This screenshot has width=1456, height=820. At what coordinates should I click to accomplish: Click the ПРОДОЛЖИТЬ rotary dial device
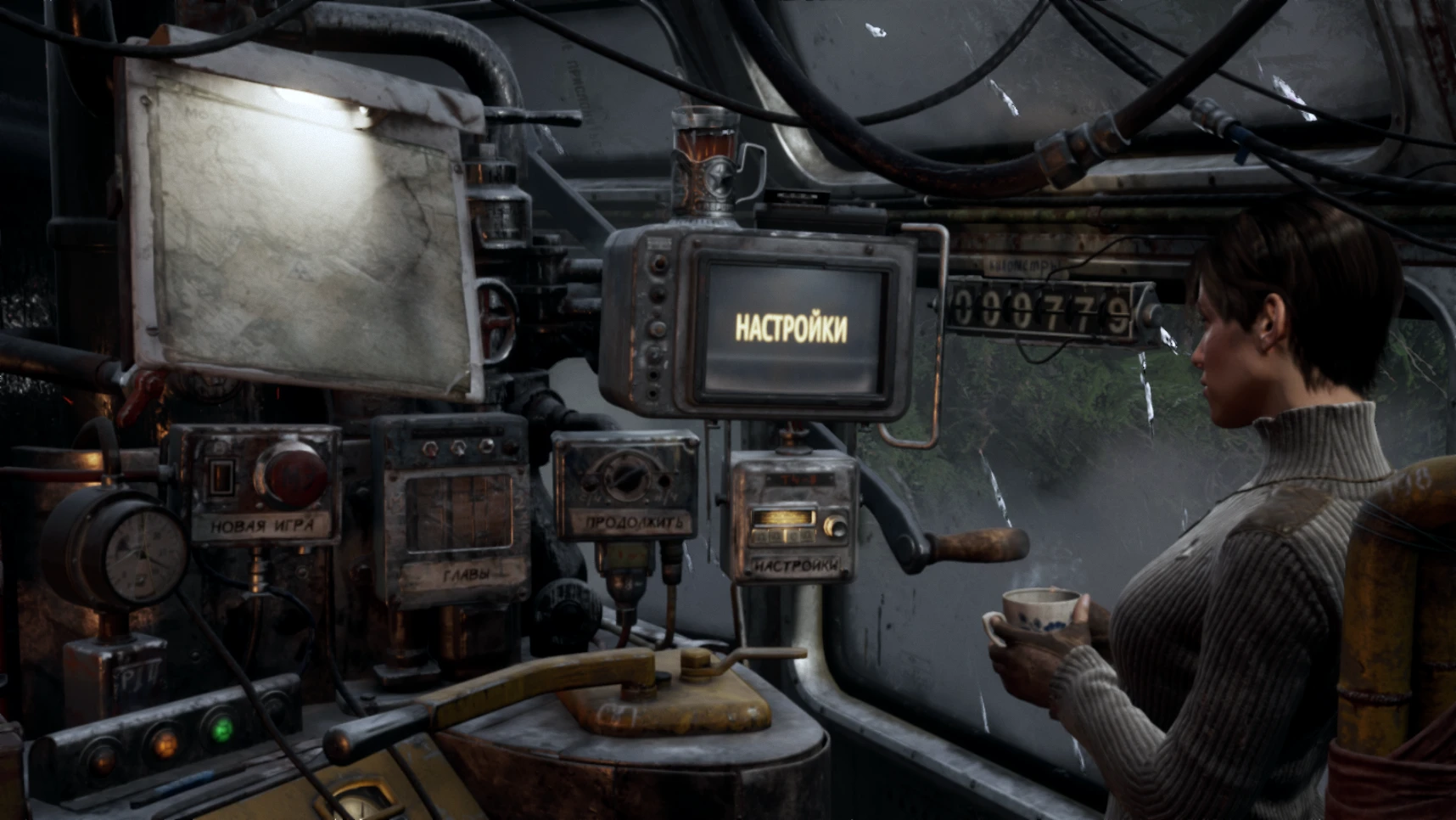coord(626,484)
